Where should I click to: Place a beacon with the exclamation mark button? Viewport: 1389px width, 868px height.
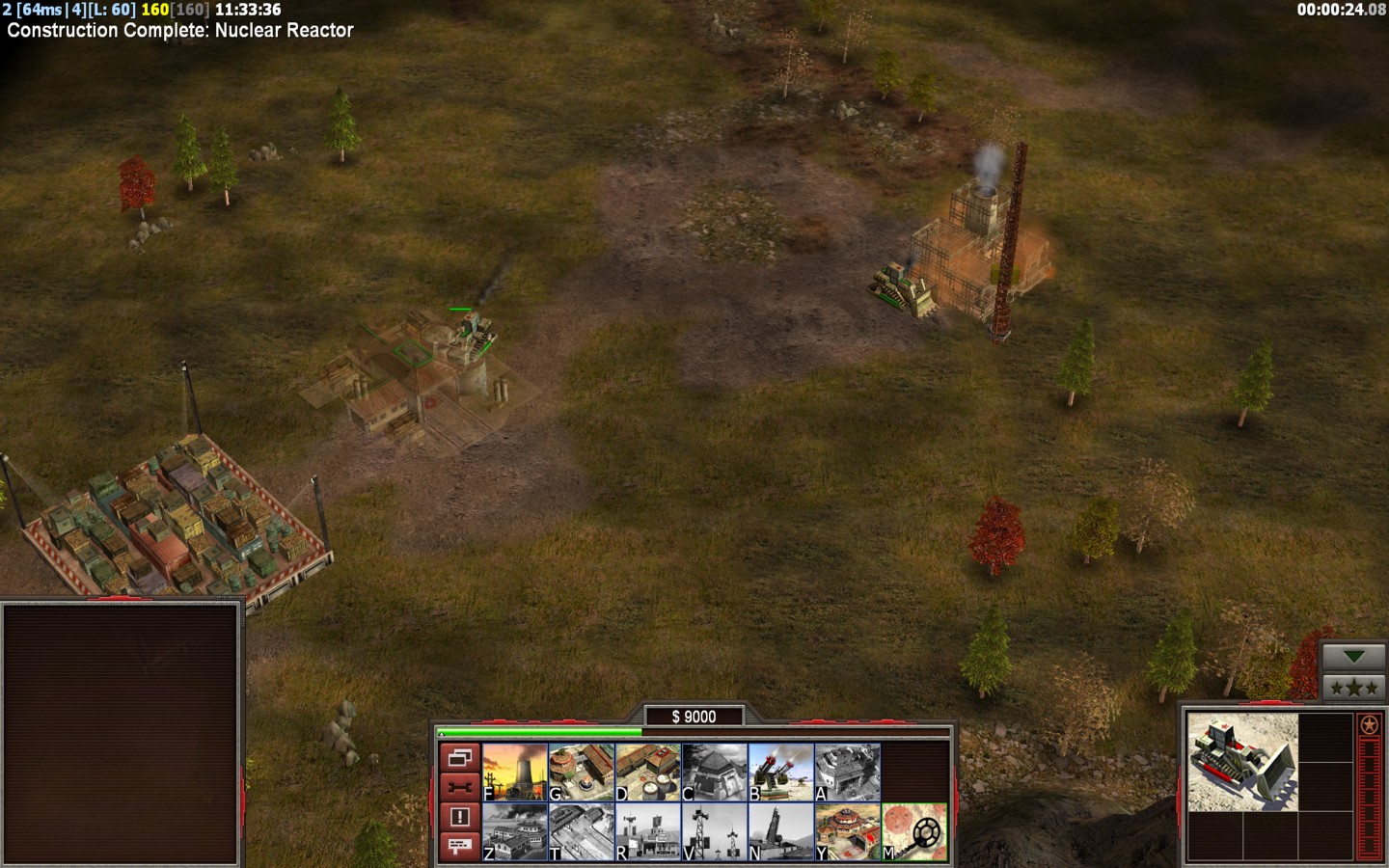coord(459,817)
